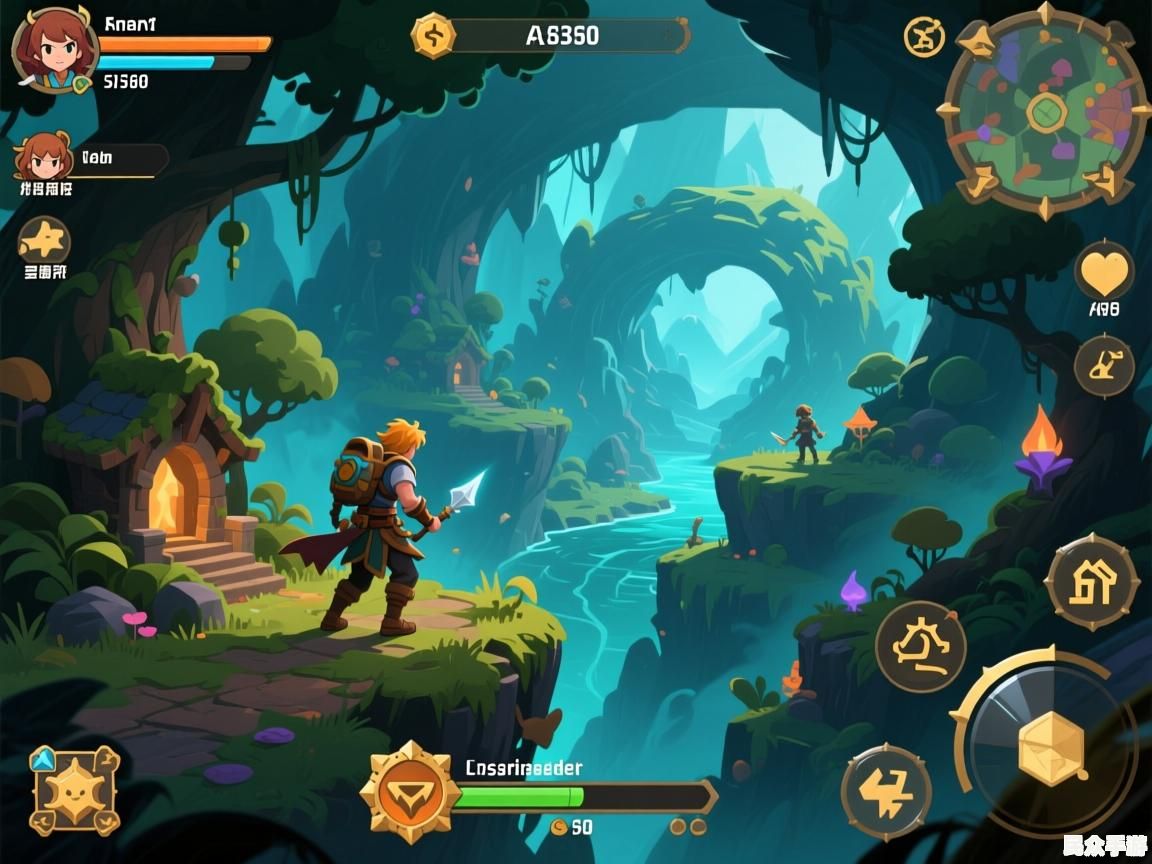This screenshot has width=1152, height=864.
Task: Click the golden heart button
Action: (1104, 272)
